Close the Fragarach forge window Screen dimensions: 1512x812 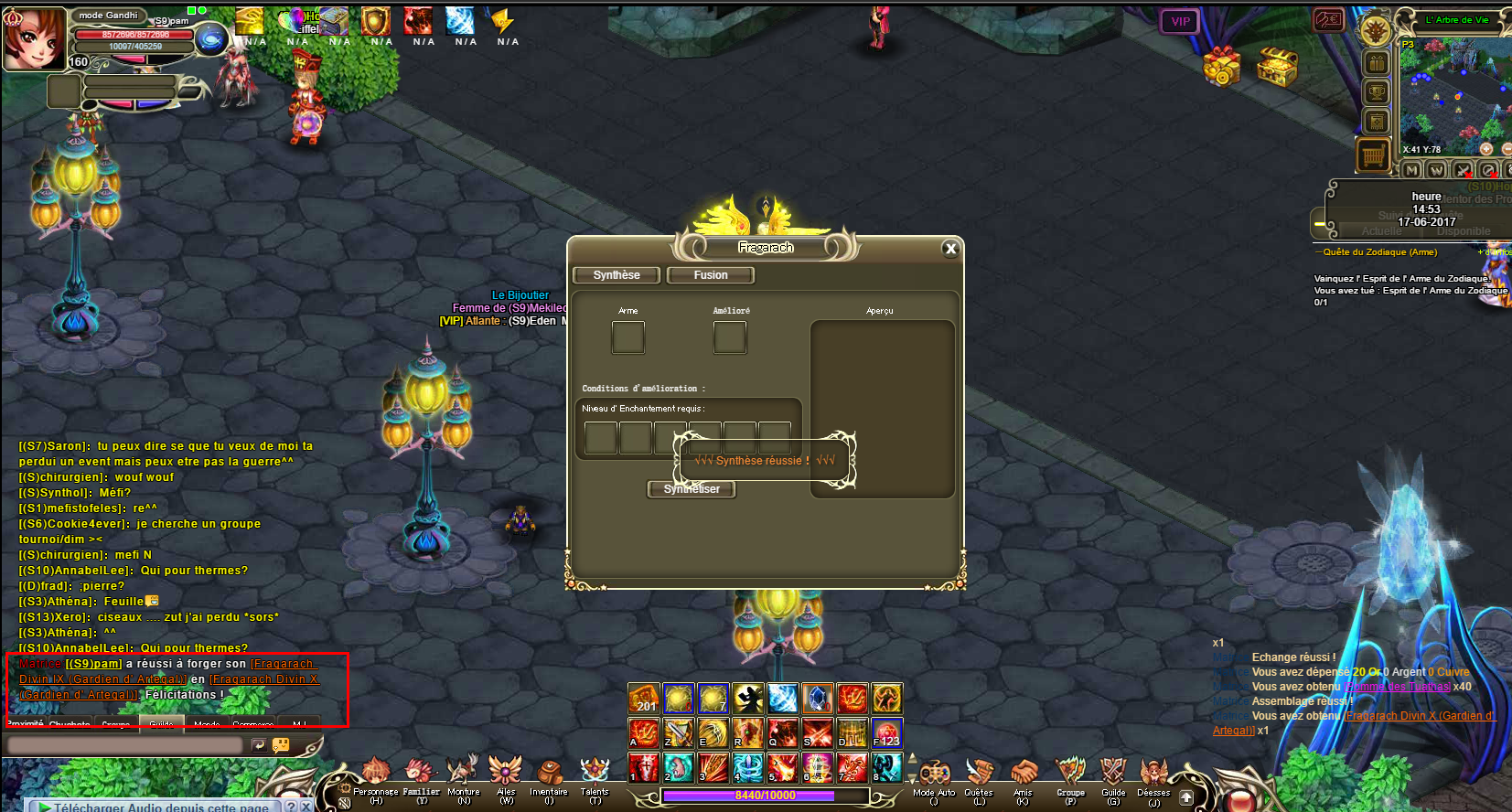(950, 249)
